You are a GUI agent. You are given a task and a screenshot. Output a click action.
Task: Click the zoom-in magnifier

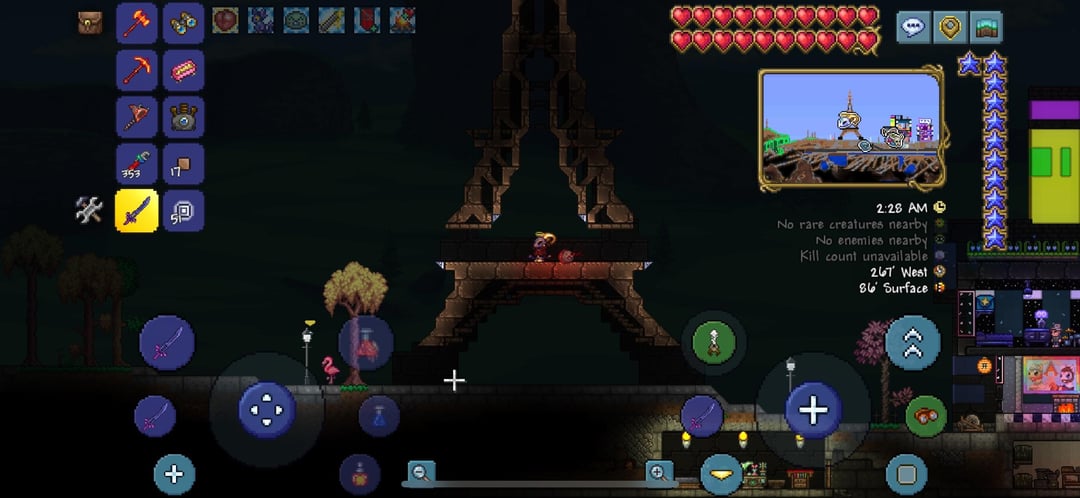click(659, 472)
